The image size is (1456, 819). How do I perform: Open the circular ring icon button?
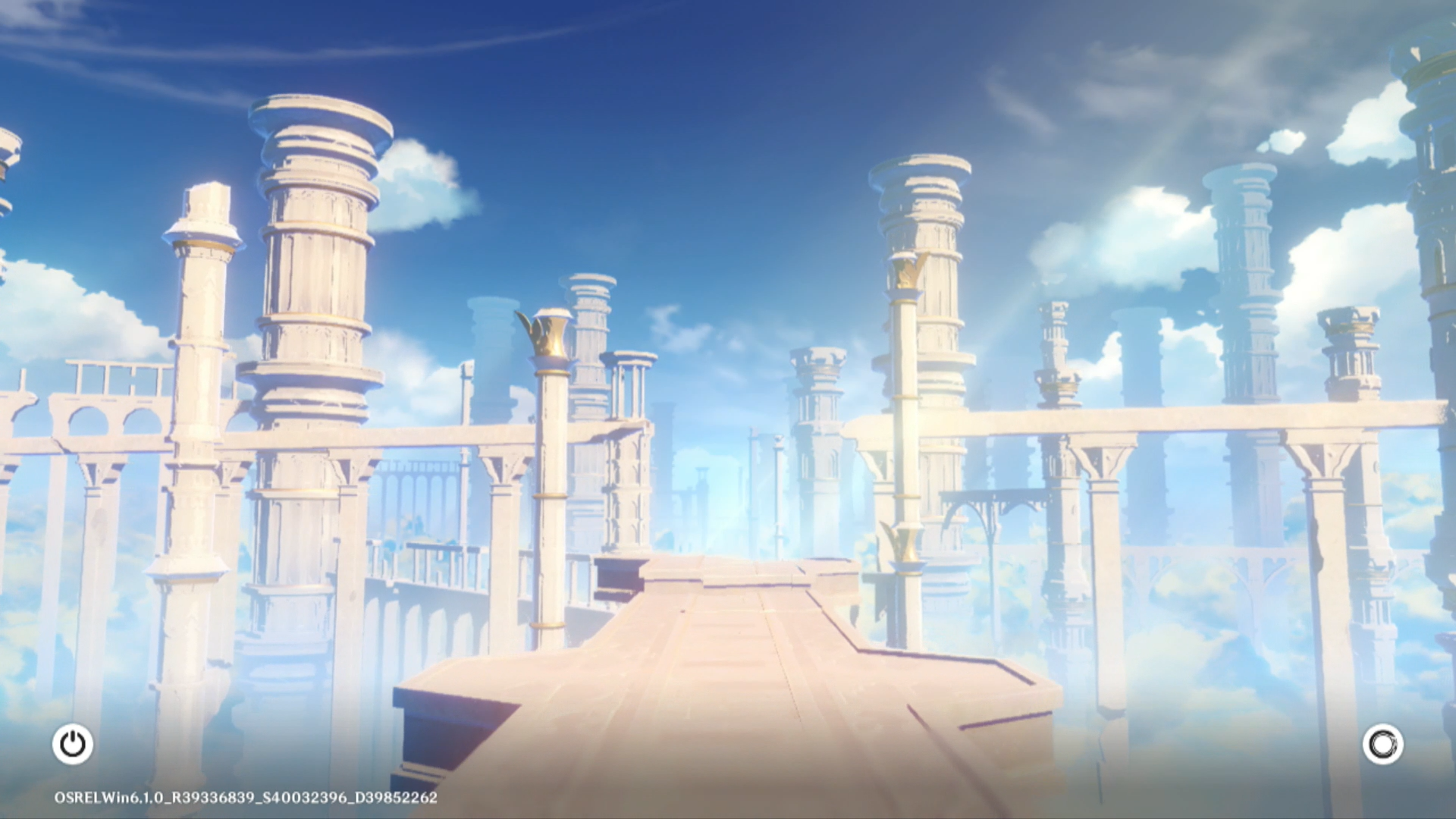coord(1382,744)
